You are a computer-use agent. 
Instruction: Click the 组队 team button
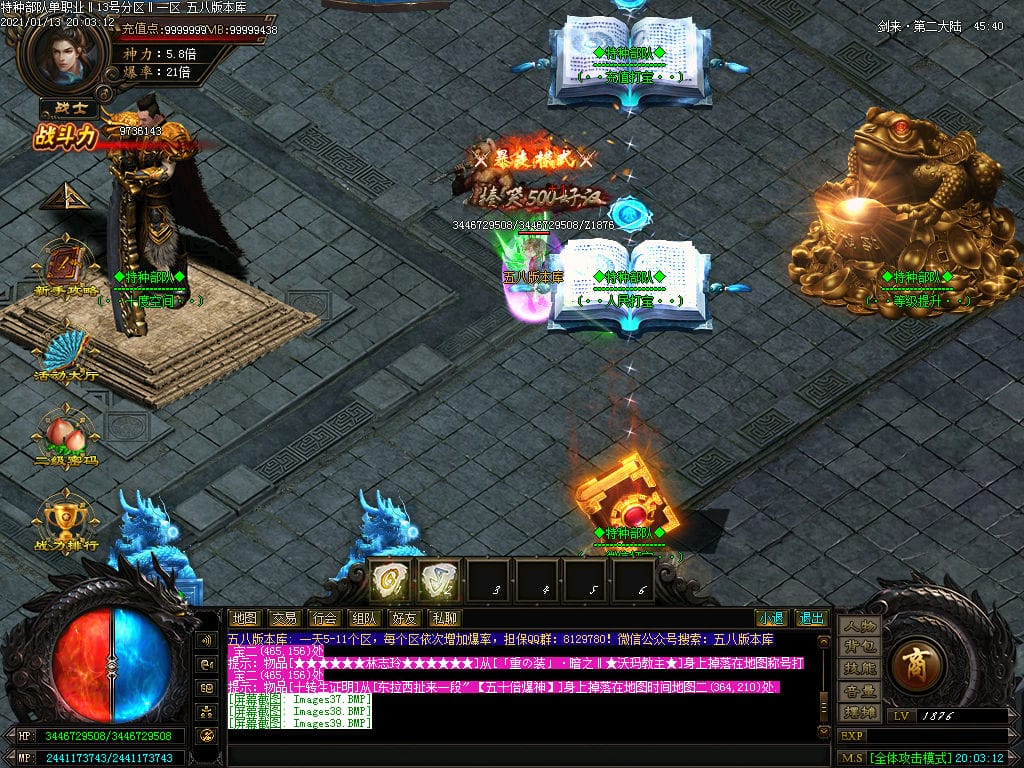point(363,618)
